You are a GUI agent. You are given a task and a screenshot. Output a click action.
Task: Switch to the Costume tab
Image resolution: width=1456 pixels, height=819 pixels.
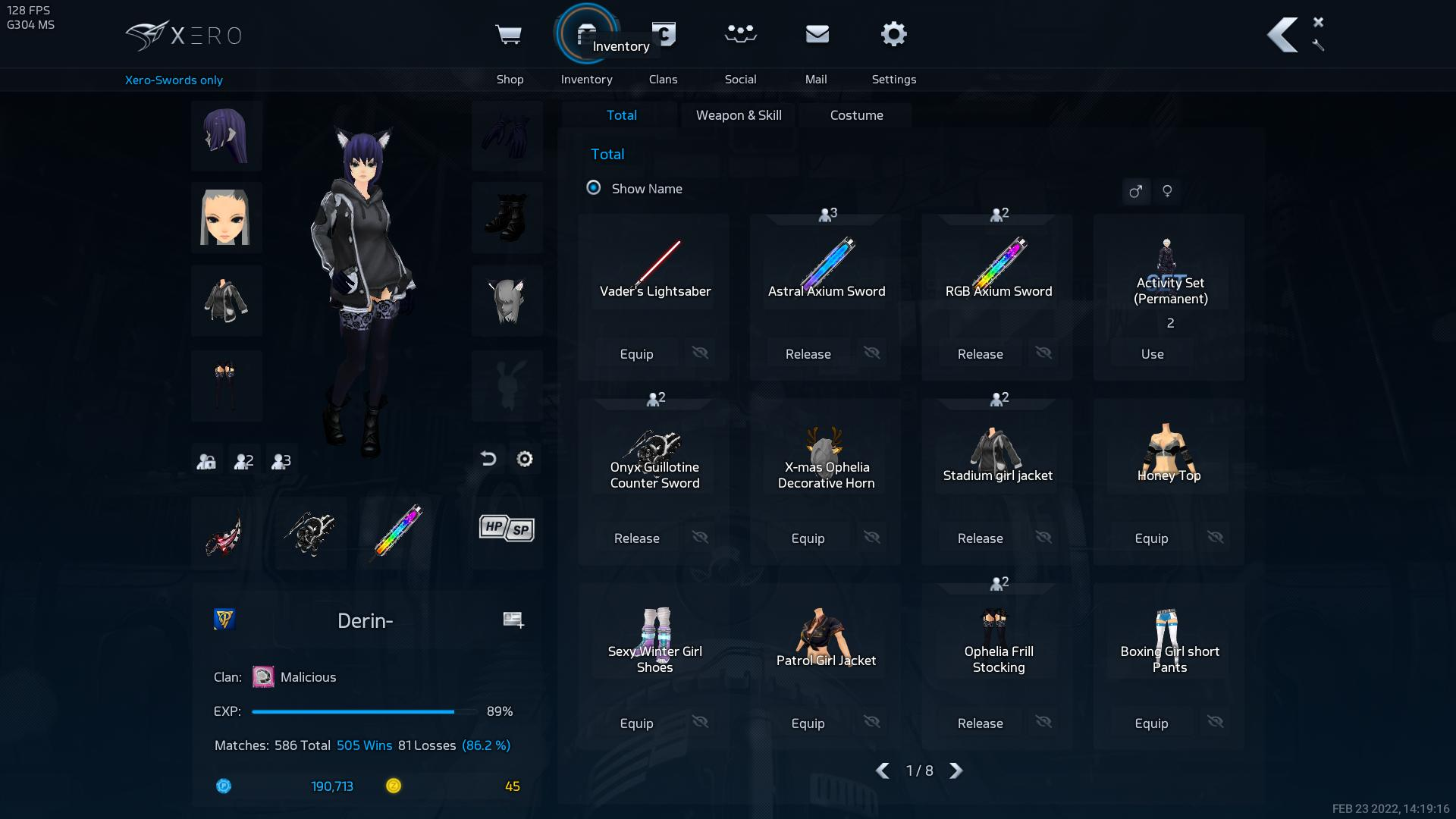click(x=856, y=115)
